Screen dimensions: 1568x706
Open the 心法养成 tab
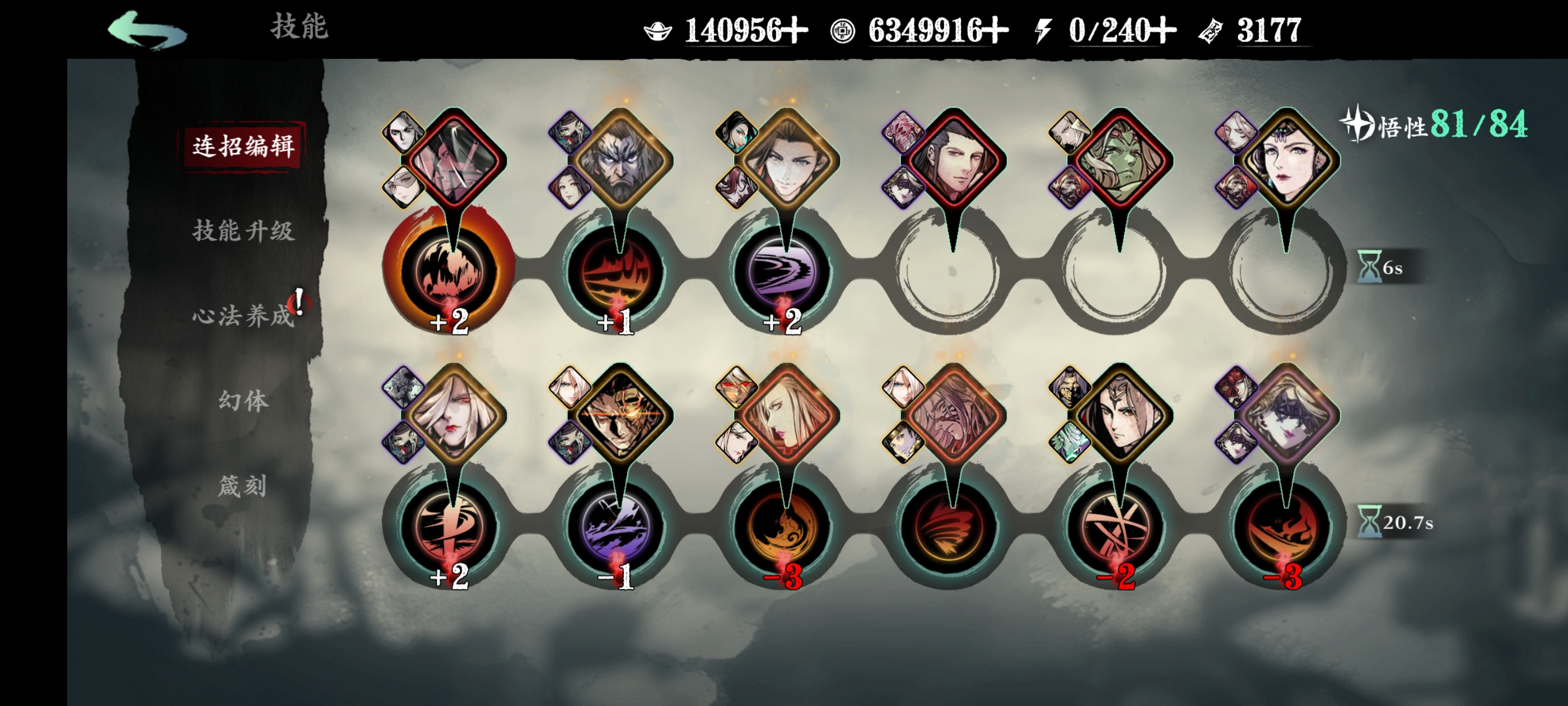point(243,315)
